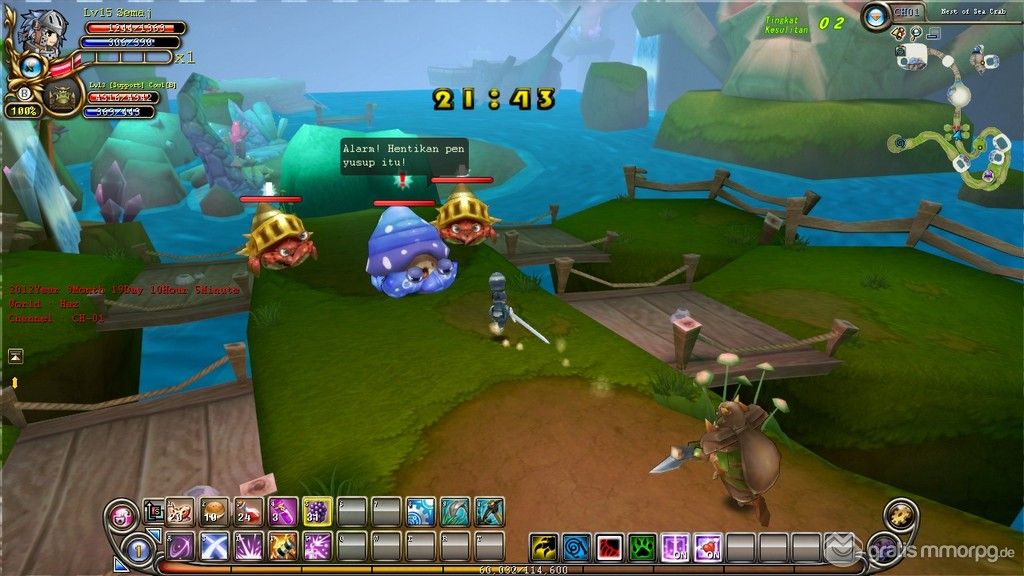Viewport: 1024px width, 576px height.
Task: Click the CH01 channel selector
Action: 905,12
